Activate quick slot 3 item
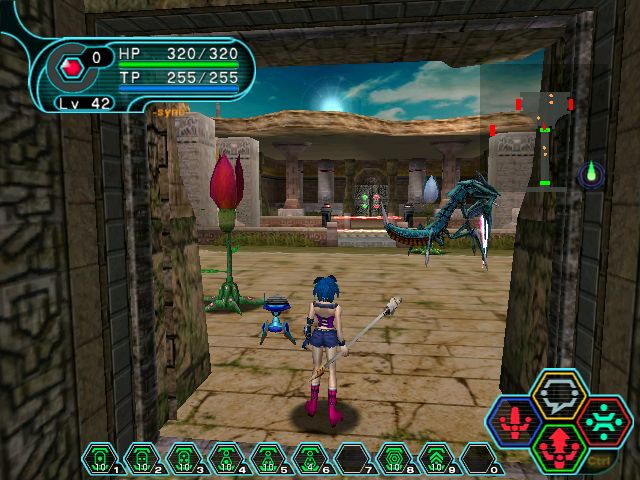The image size is (640, 480). [185, 459]
